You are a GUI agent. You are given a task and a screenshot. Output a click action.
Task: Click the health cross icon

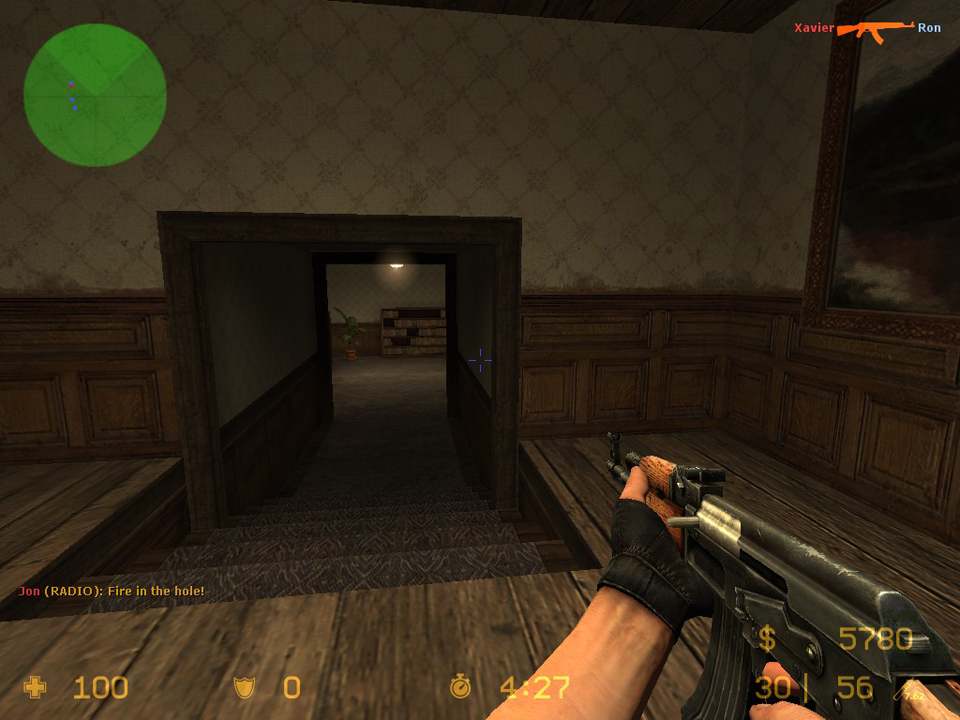click(35, 687)
